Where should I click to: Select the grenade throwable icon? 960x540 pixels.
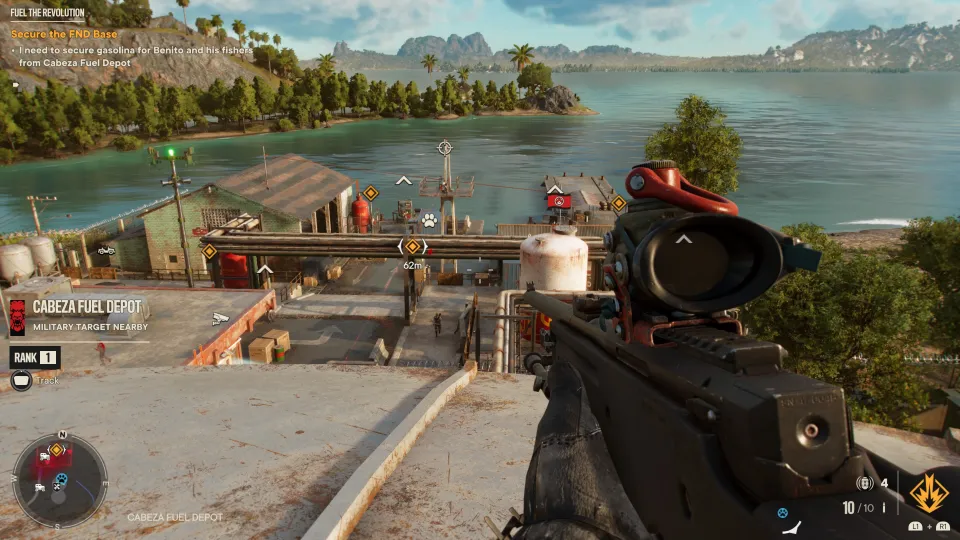(866, 483)
